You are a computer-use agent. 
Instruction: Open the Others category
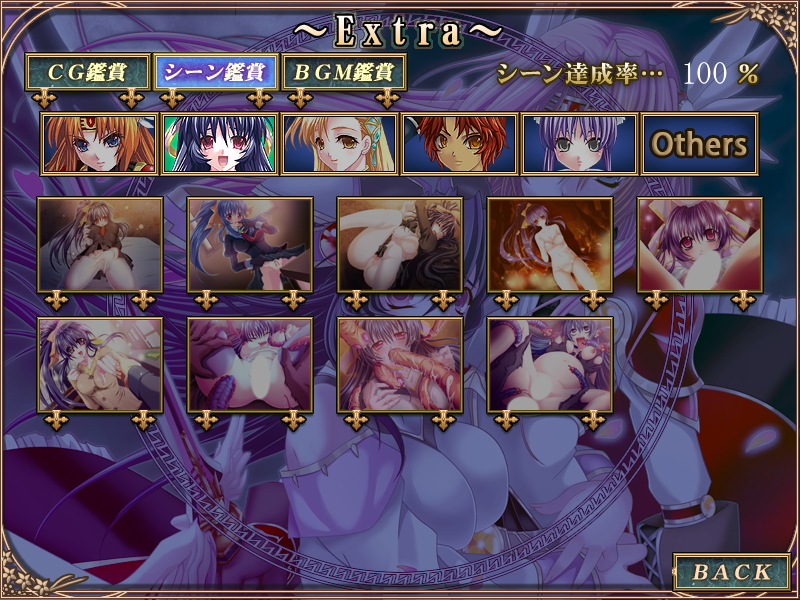[x=699, y=144]
